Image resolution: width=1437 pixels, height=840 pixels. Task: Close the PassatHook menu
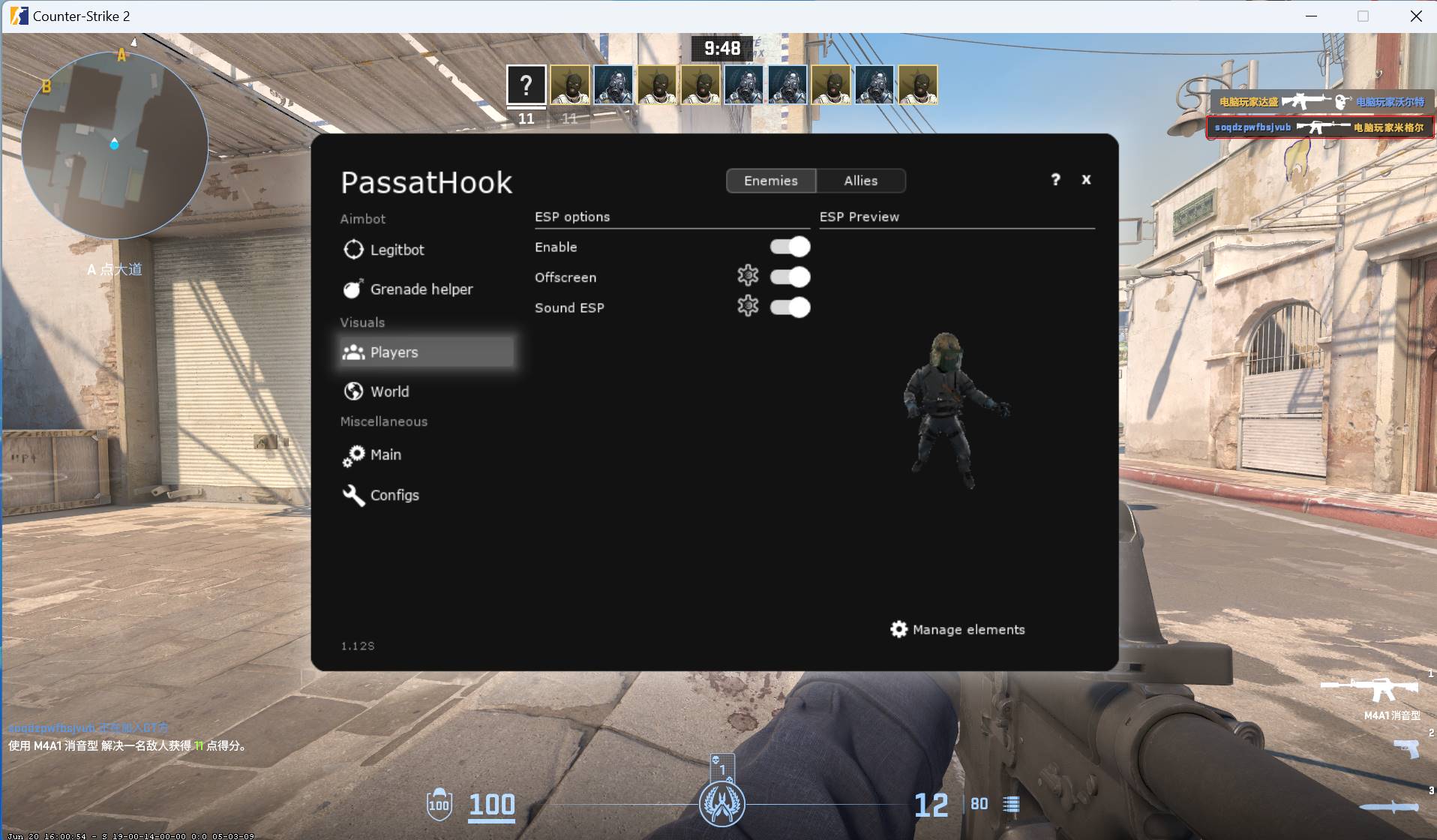pos(1087,180)
